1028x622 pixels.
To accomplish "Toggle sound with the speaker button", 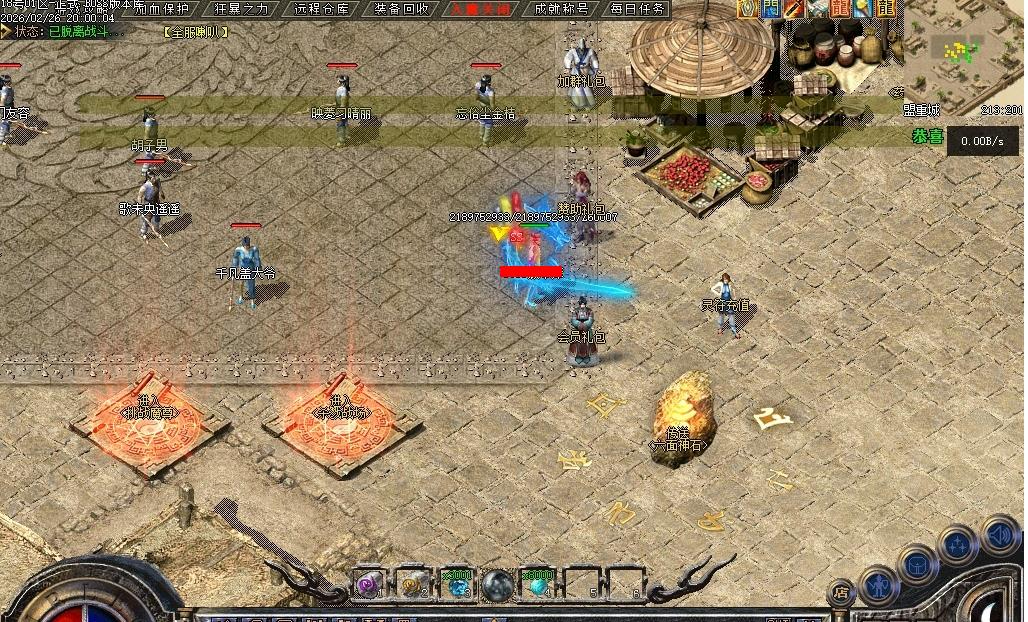I will (999, 534).
